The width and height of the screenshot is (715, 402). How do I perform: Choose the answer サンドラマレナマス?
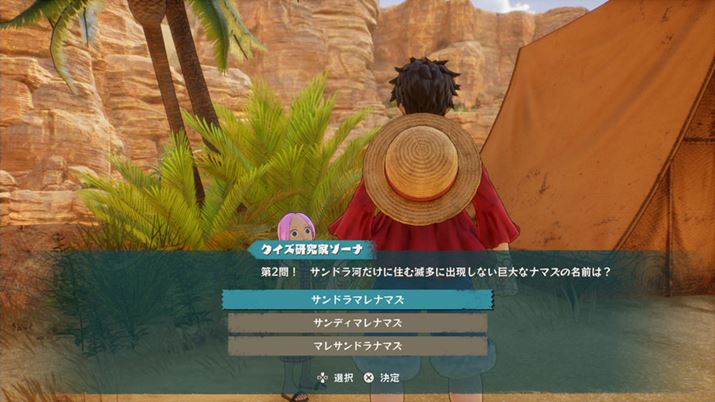[x=357, y=299]
